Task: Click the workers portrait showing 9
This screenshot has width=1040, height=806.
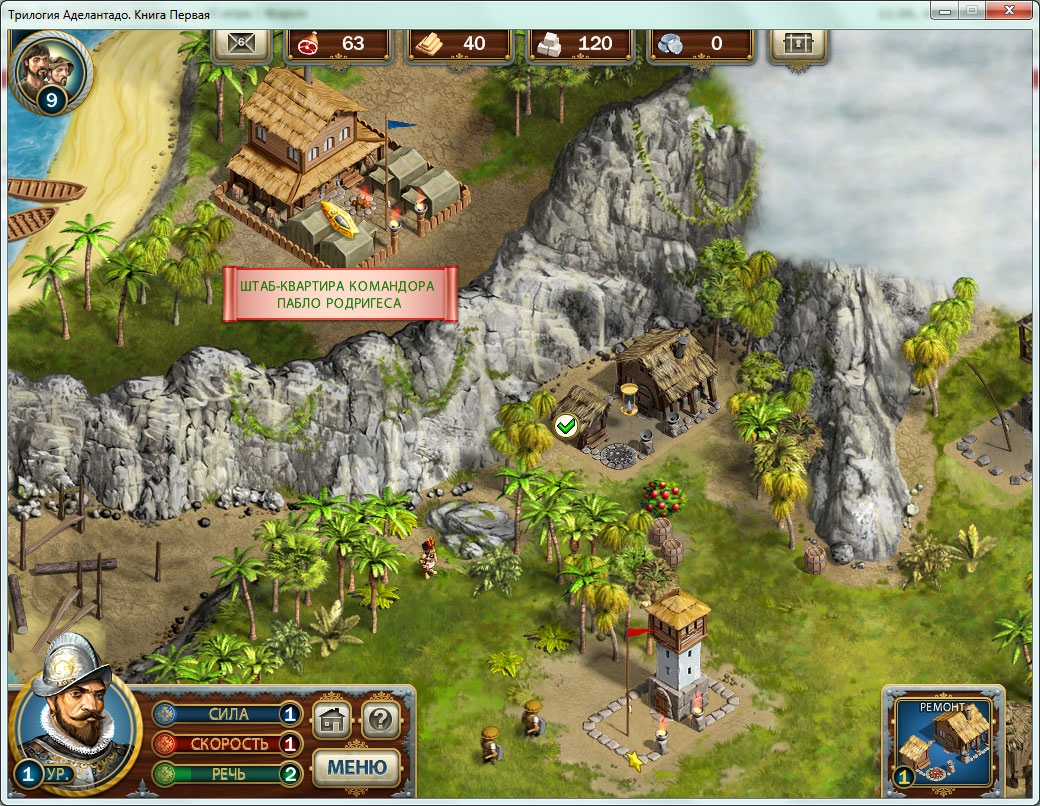Action: [53, 70]
